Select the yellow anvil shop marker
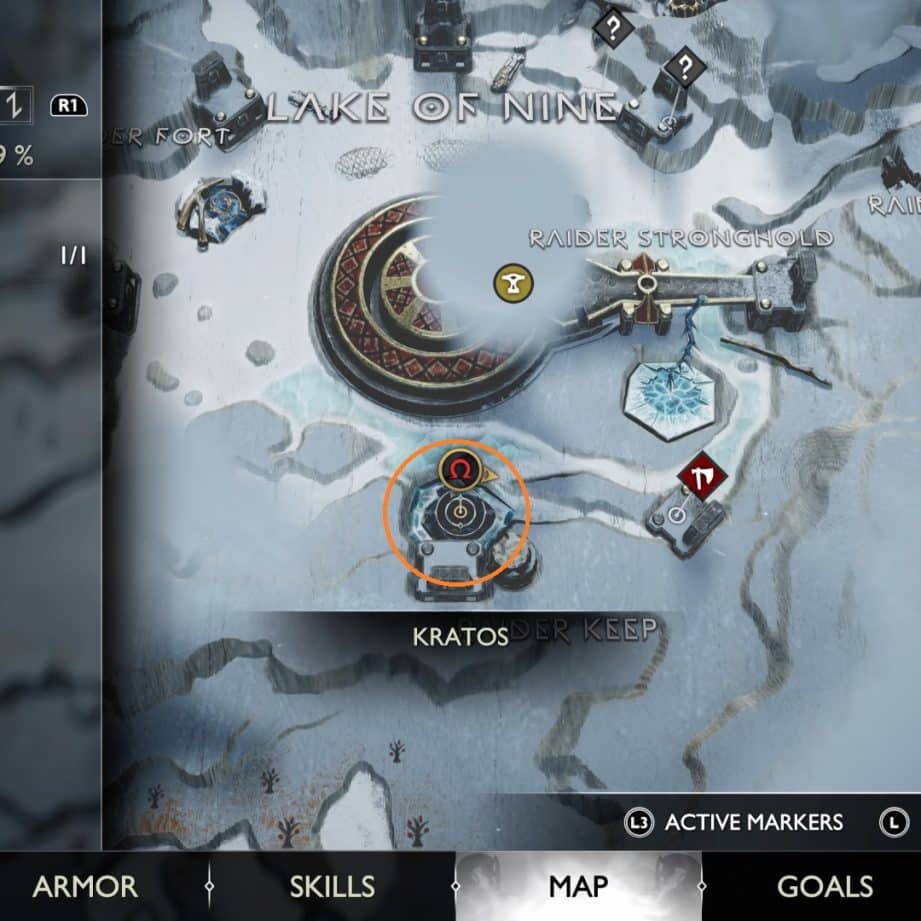Viewport: 921px width, 921px height. [512, 283]
